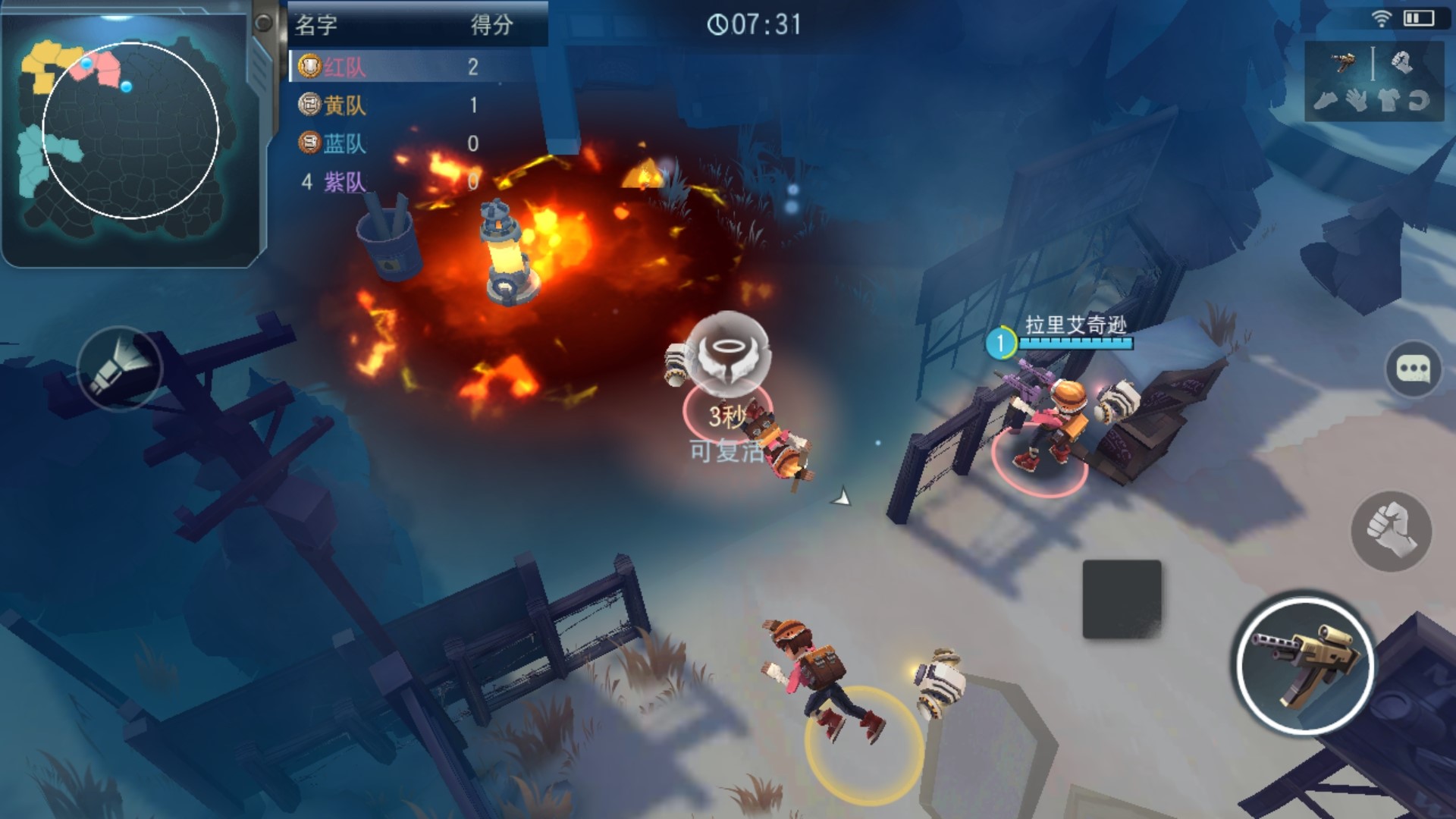This screenshot has width=1456, height=819.
Task: Select the curved horseshoe-shaped equipment slot
Action: [x=1419, y=101]
